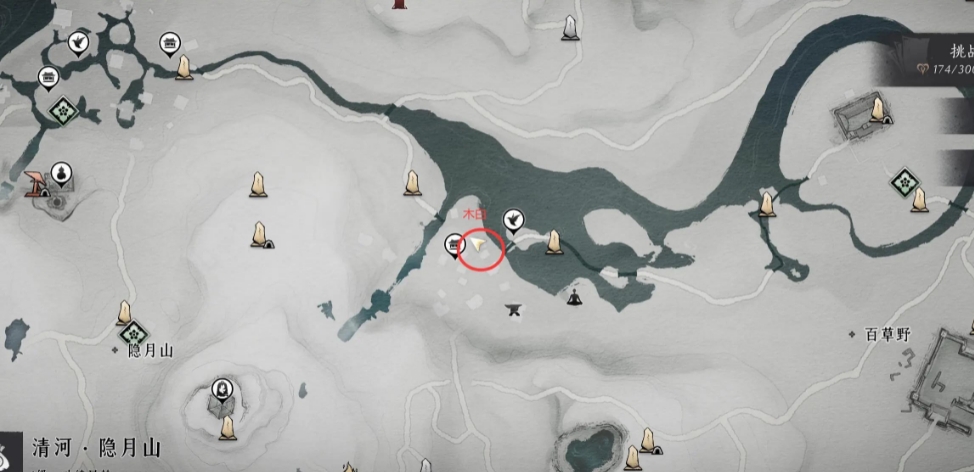Image resolution: width=974 pixels, height=472 pixels.
Task: Select the flower diamond marker above 隐月山
Action: pyautogui.click(x=131, y=331)
